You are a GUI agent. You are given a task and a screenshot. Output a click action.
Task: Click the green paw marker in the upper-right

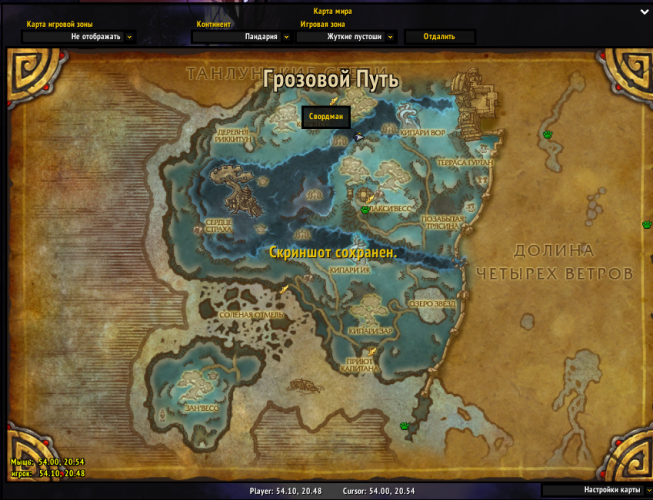click(x=547, y=134)
